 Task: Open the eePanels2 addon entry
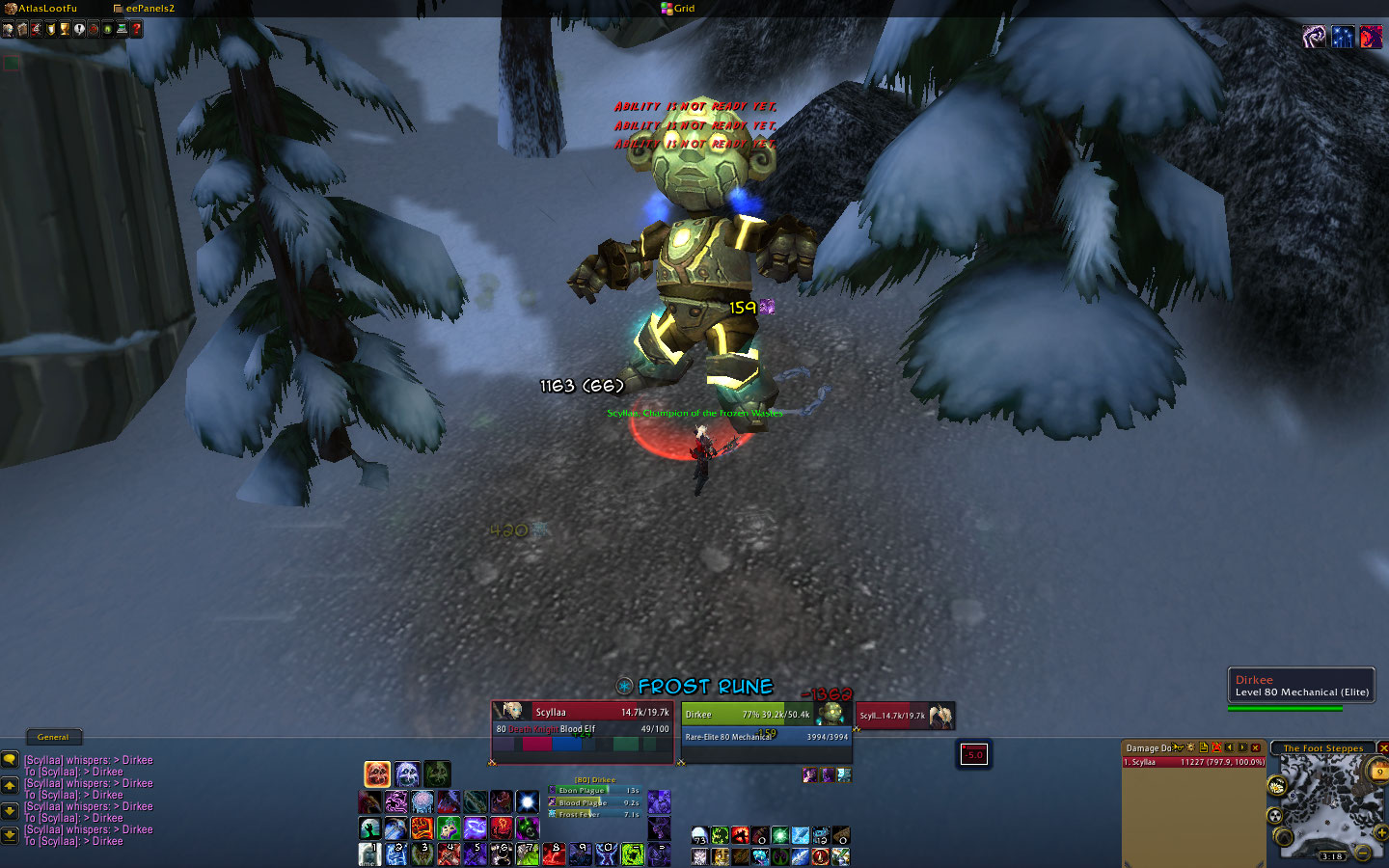pyautogui.click(x=145, y=9)
